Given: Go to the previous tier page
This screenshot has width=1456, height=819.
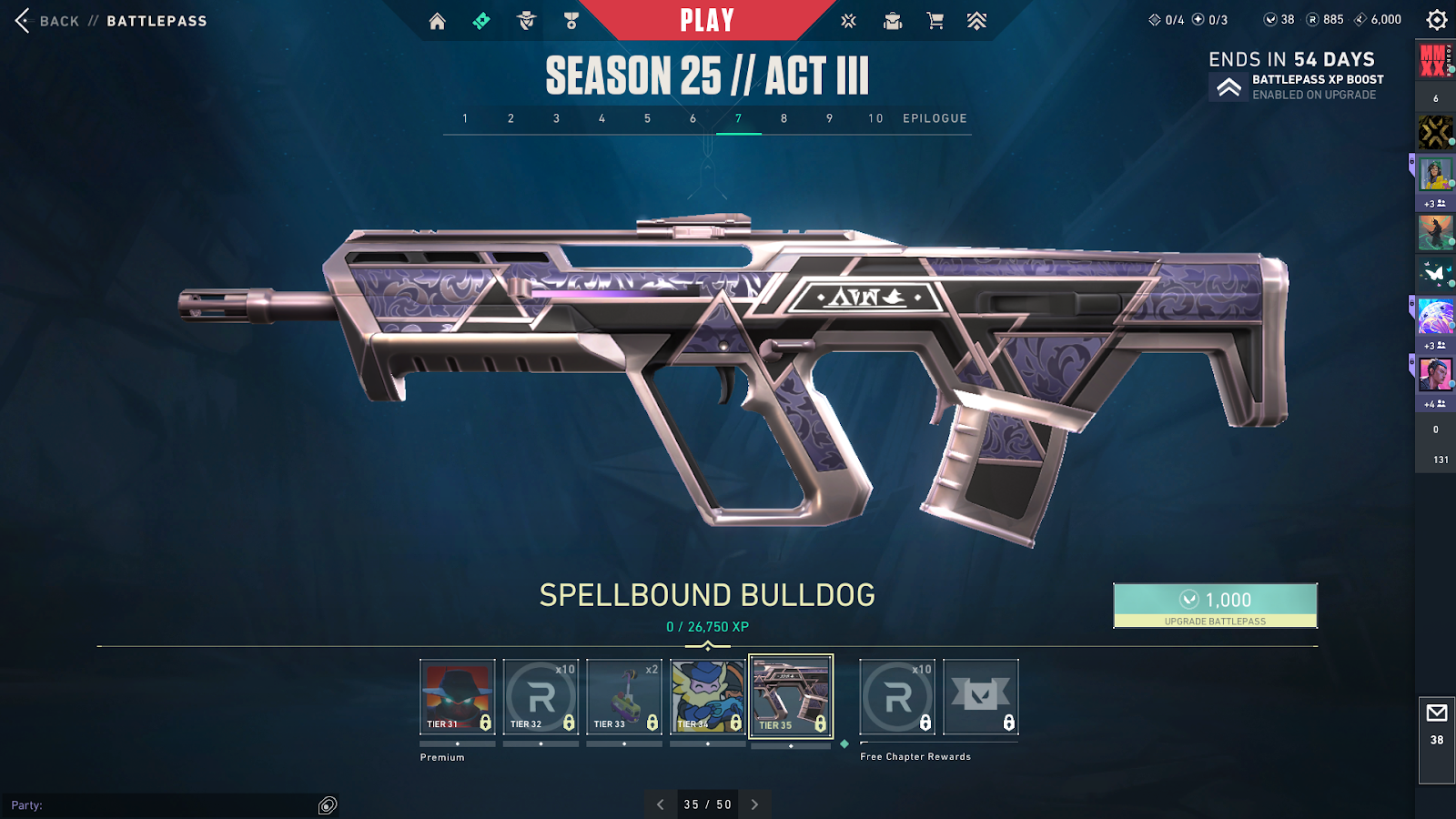Looking at the screenshot, I should (x=661, y=804).
